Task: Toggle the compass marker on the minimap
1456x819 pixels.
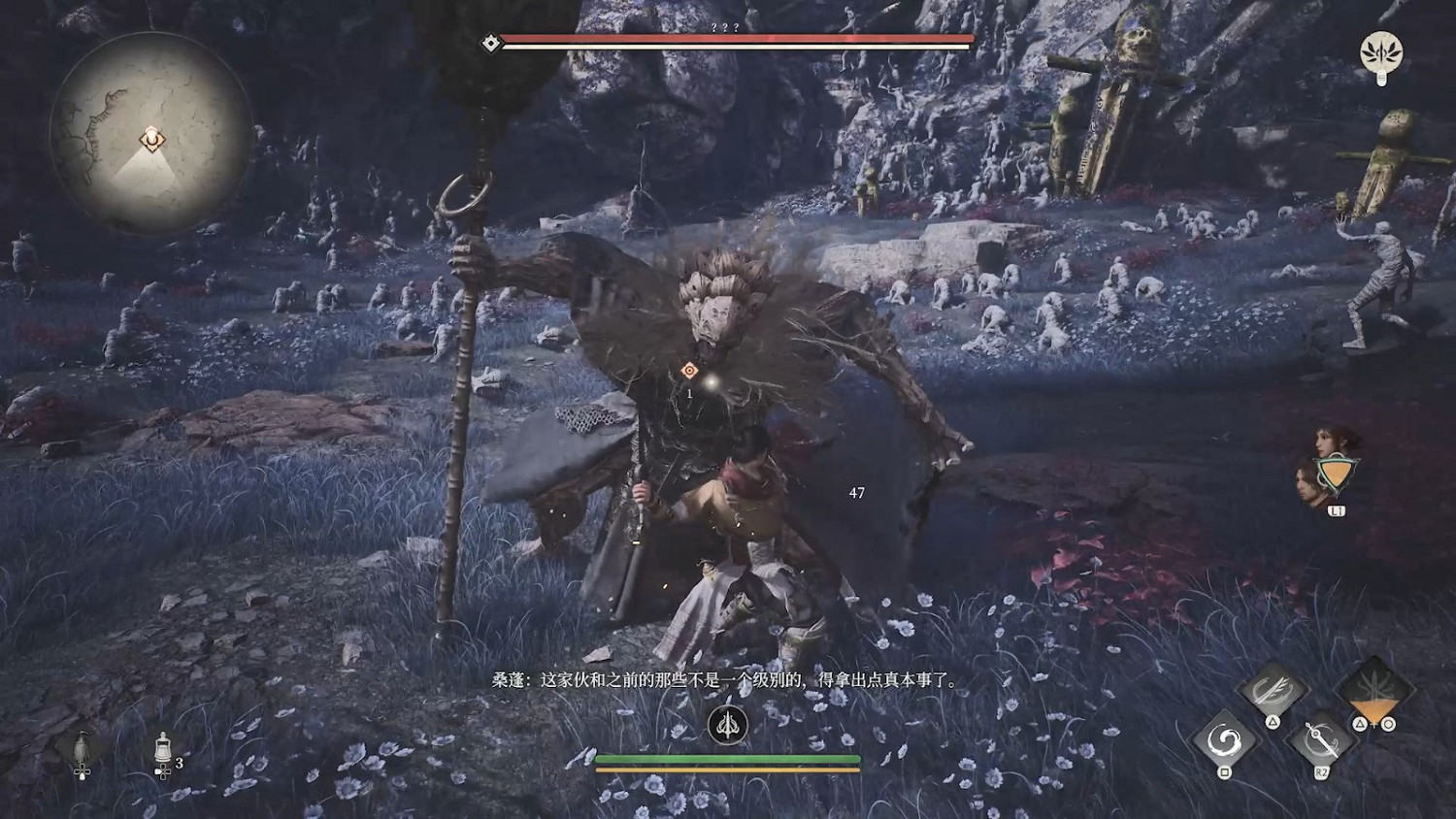Action: (150, 138)
